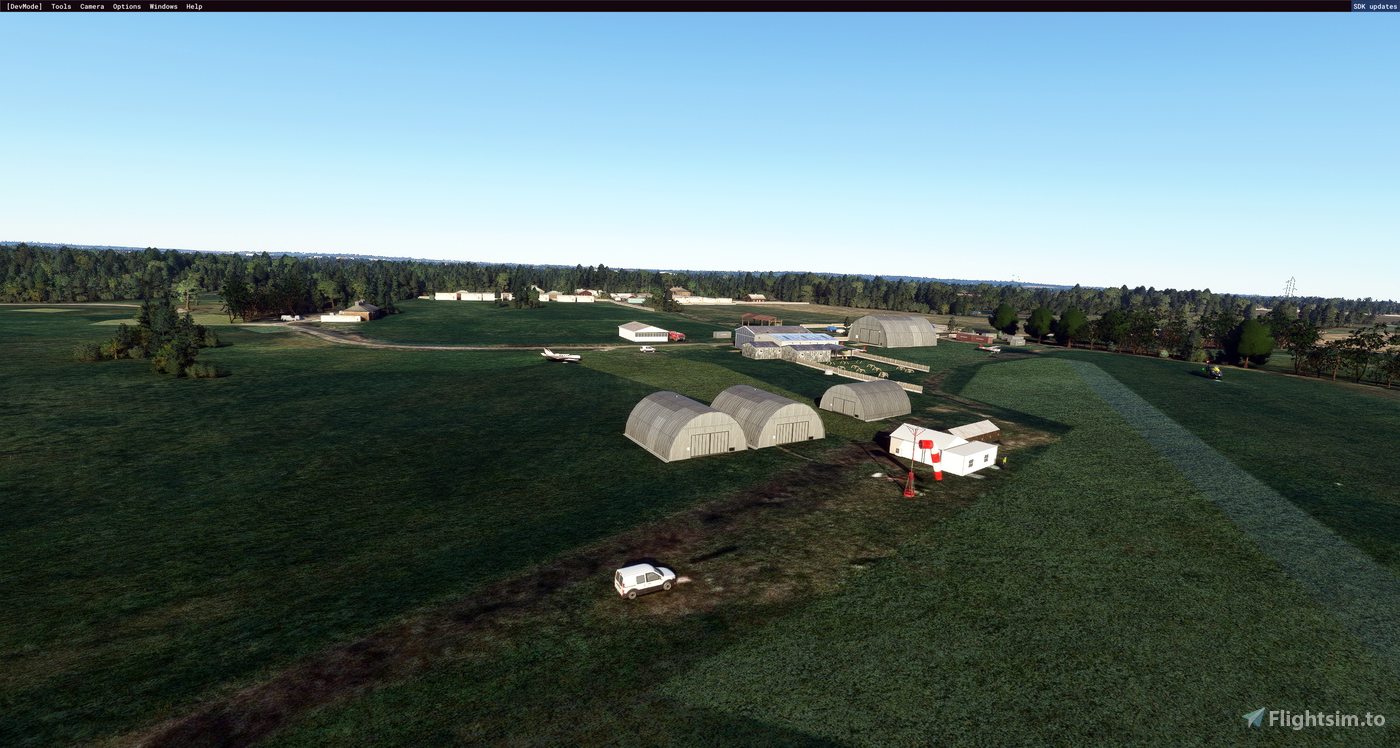Open the Help menu
This screenshot has width=1400, height=748.
pyautogui.click(x=194, y=6)
